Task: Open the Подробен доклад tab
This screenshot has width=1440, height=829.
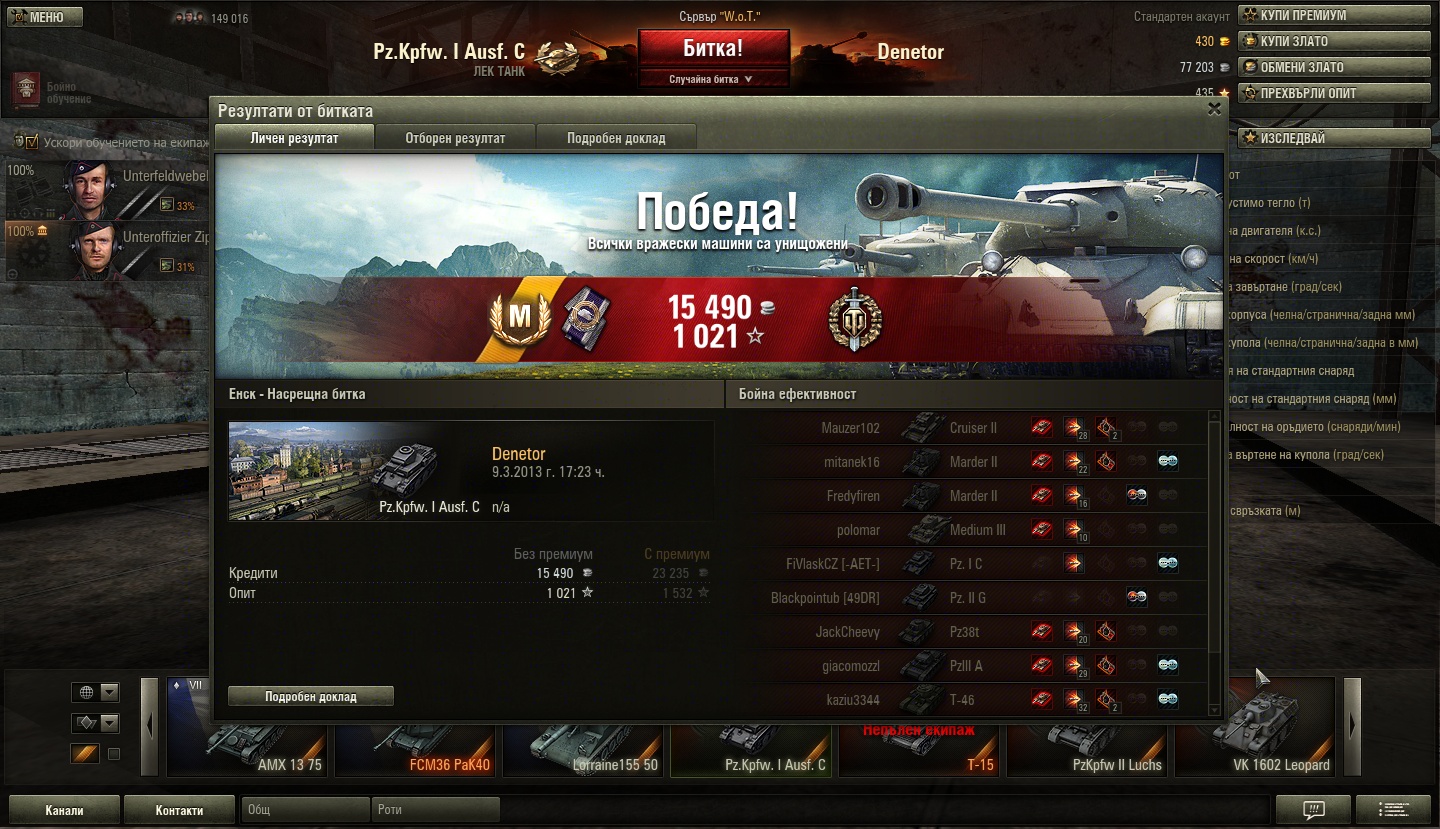Action: pos(616,138)
